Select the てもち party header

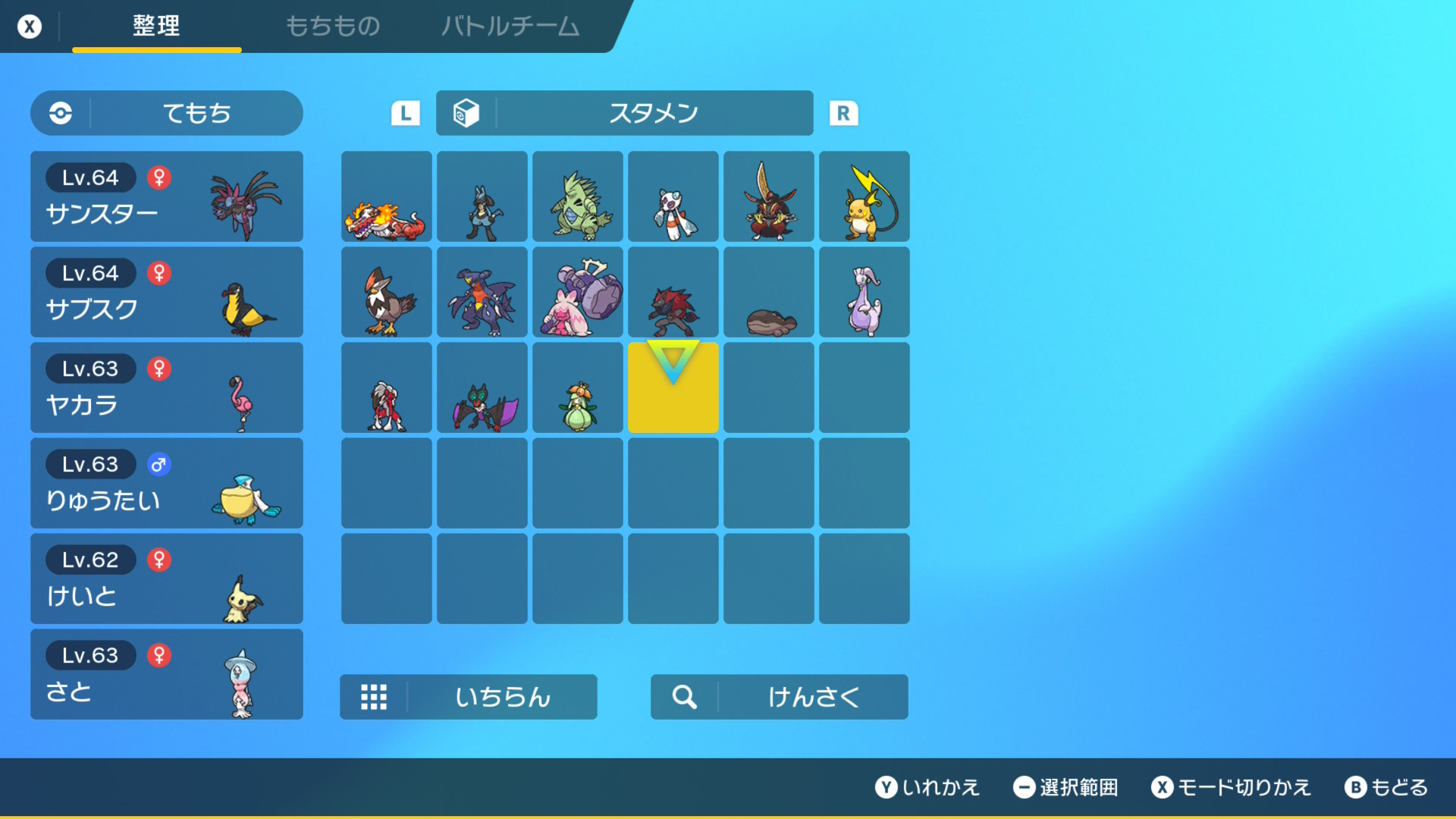click(x=167, y=113)
